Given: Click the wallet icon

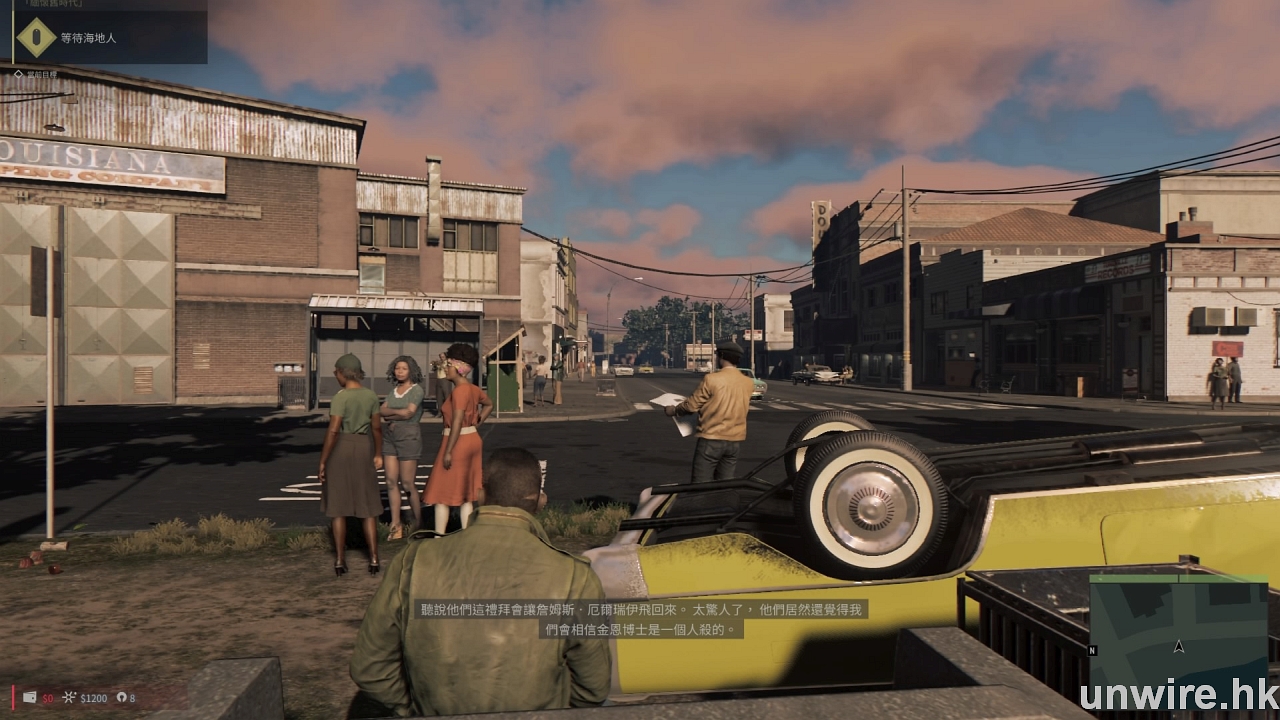Looking at the screenshot, I should (30, 697).
